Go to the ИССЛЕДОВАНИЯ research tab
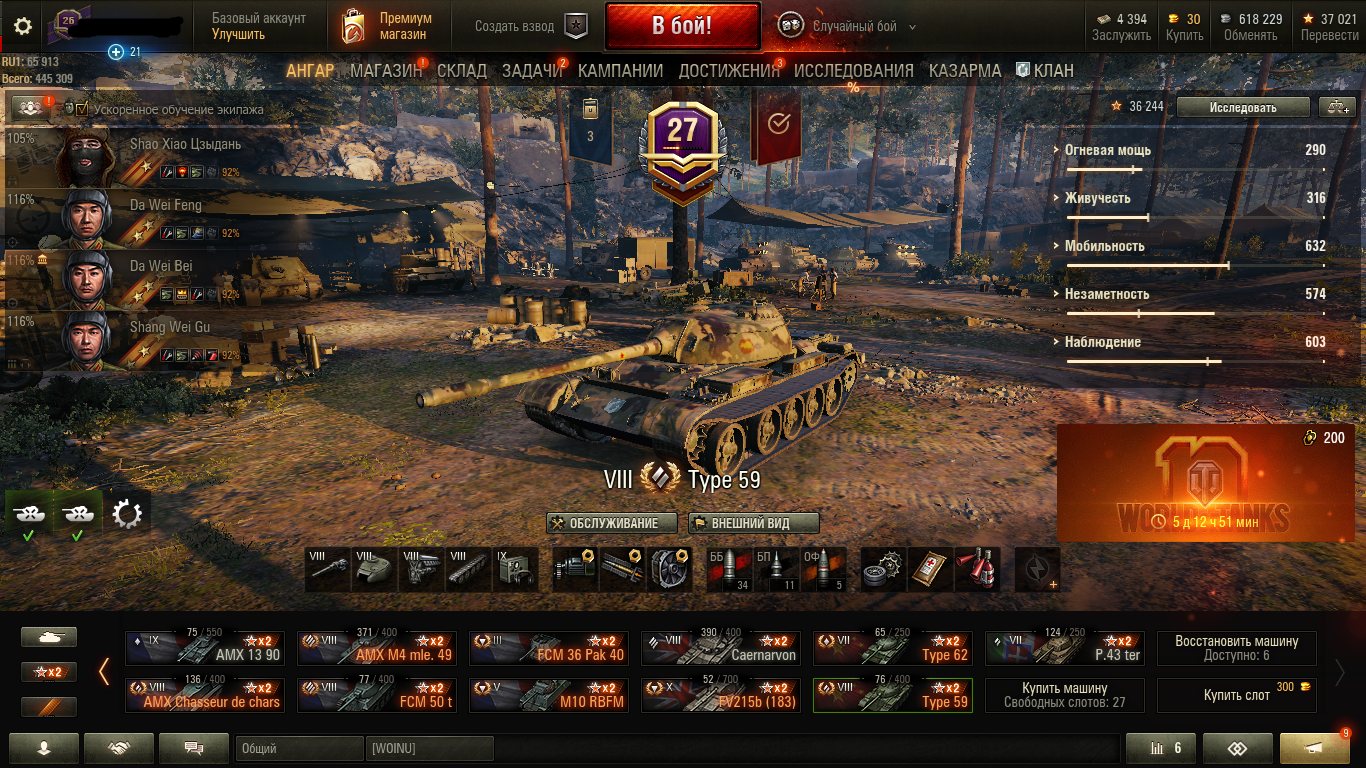1366x768 pixels. [x=853, y=71]
